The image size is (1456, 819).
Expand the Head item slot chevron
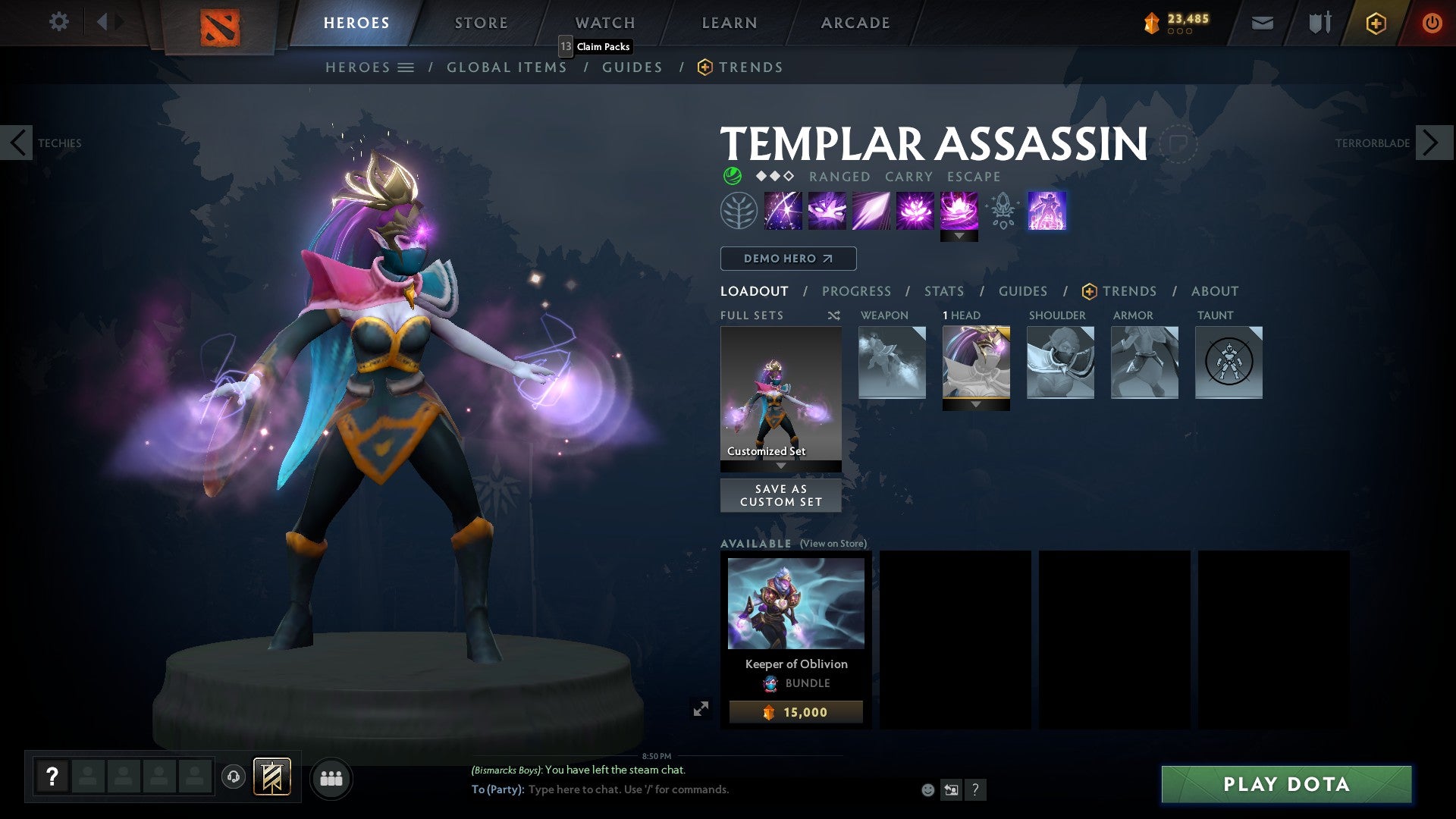(976, 405)
